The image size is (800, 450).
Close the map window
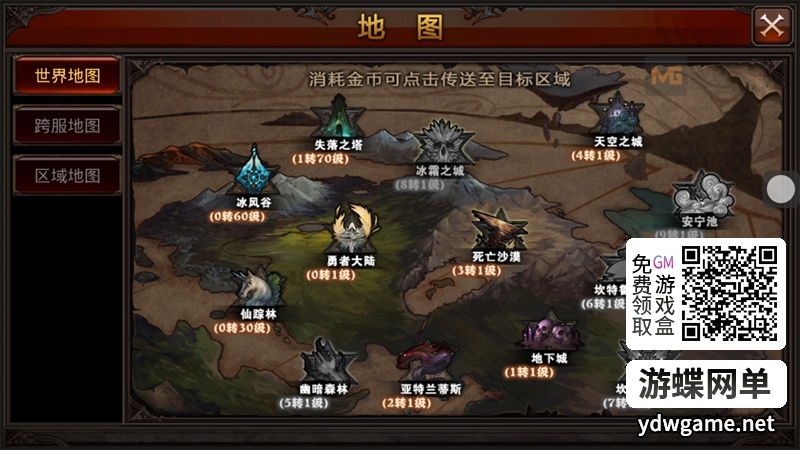(771, 25)
